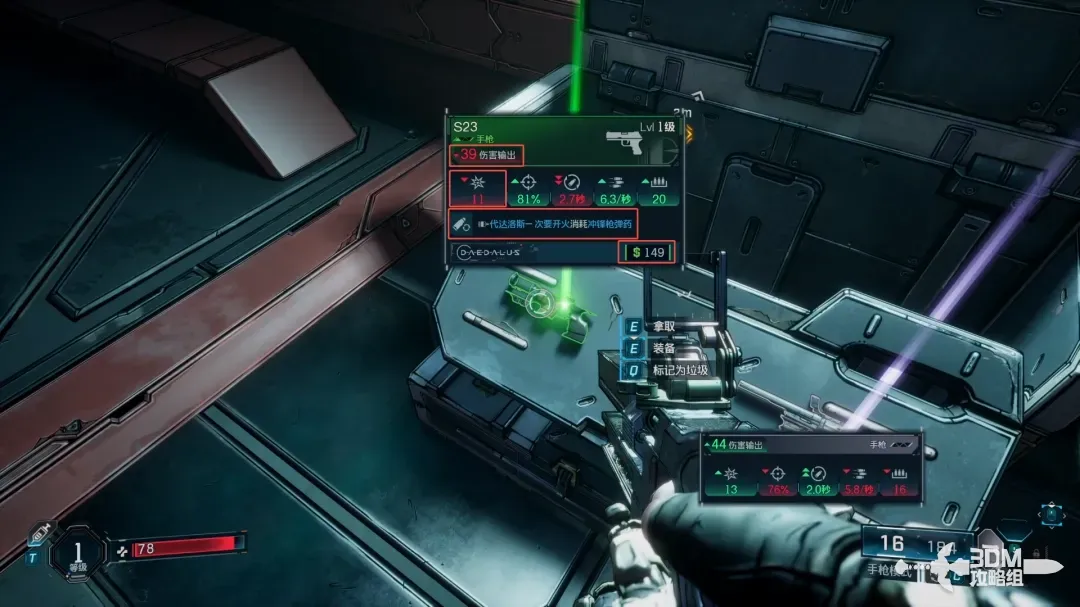1080x607 pixels.
Task: Use the repair kit syringe icon
Action: point(41,533)
